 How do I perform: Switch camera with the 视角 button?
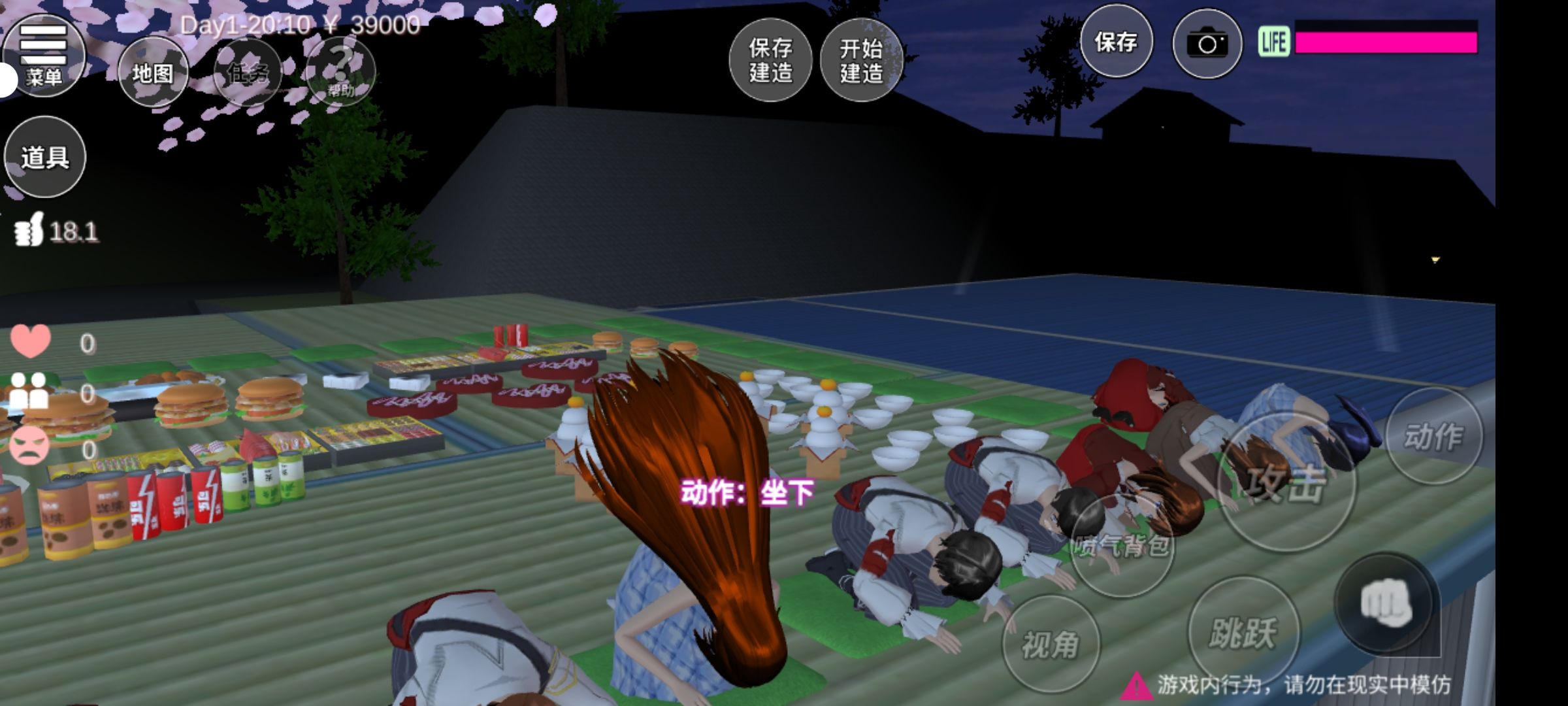(1051, 645)
